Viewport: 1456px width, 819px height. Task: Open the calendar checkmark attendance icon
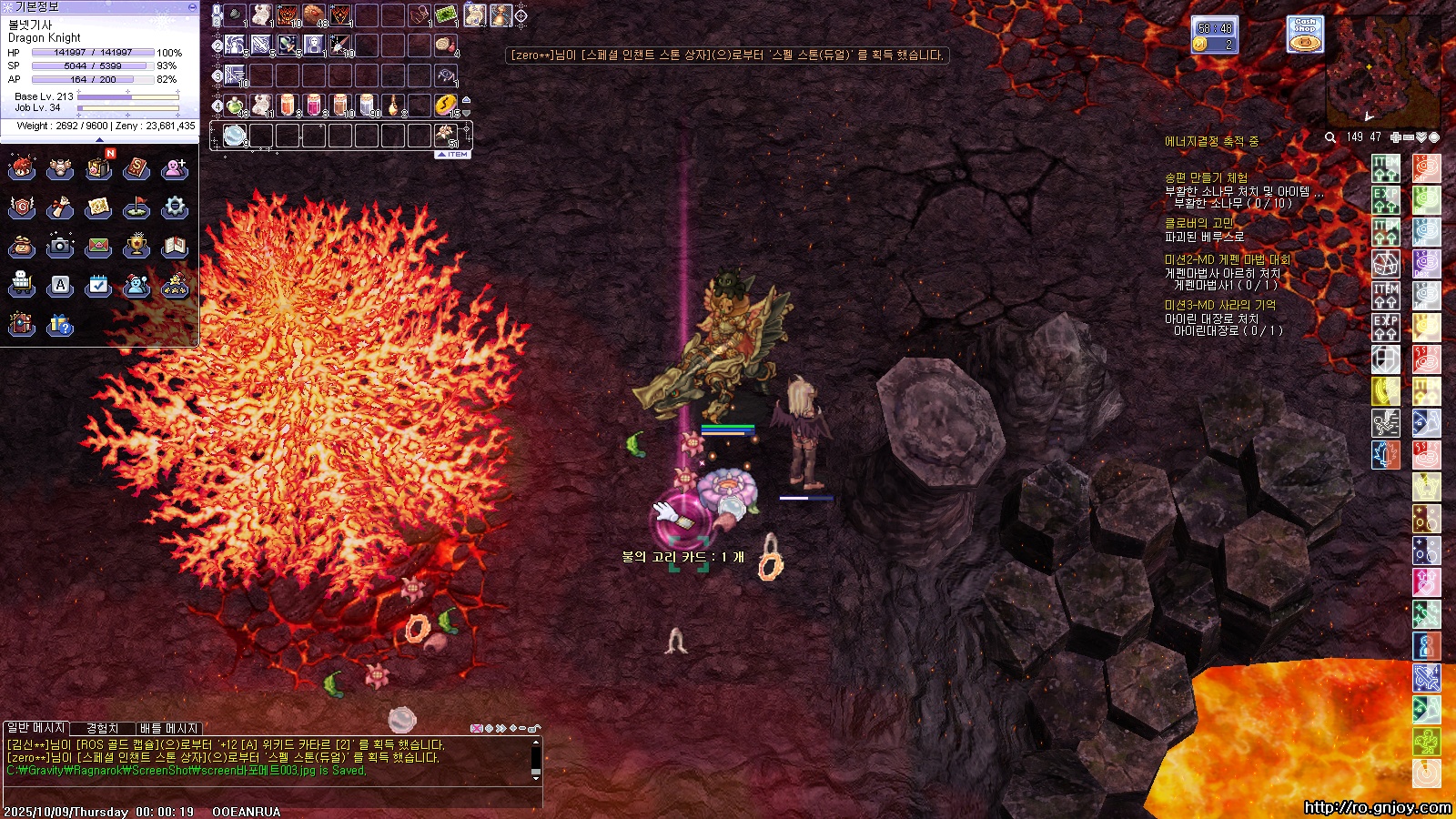click(98, 285)
